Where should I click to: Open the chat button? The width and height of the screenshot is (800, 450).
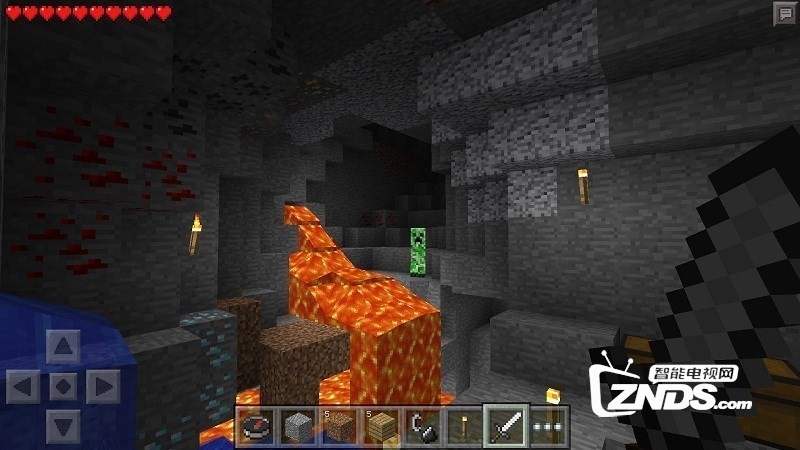[x=784, y=14]
